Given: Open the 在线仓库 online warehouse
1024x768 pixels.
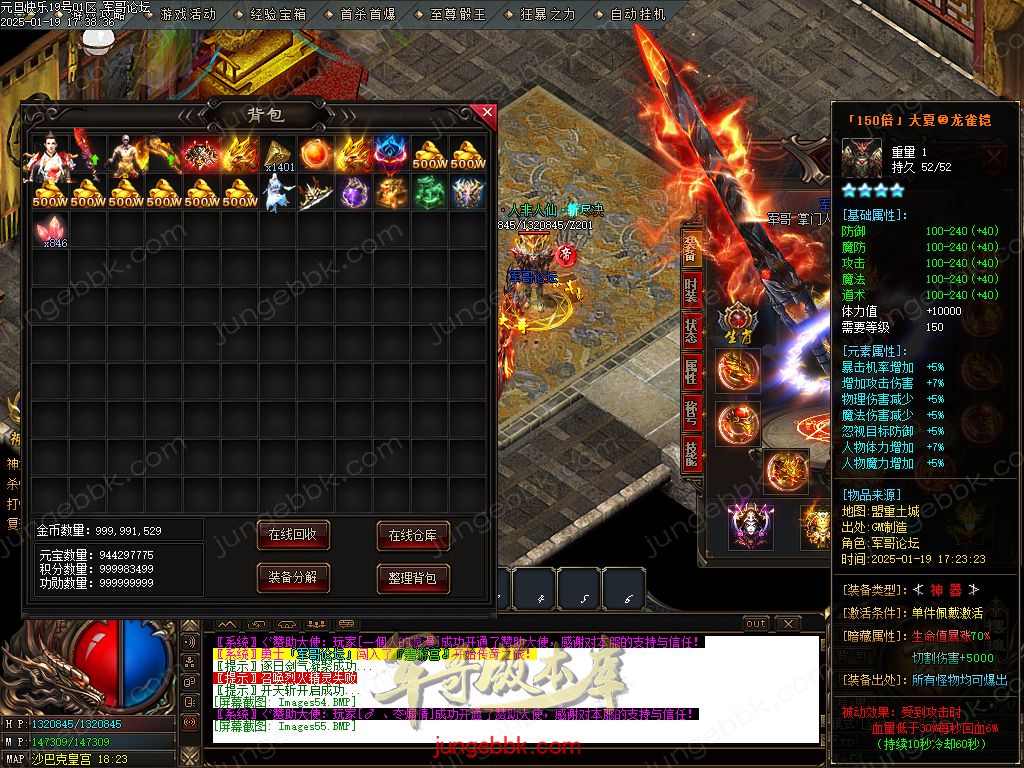Looking at the screenshot, I should coord(412,536).
